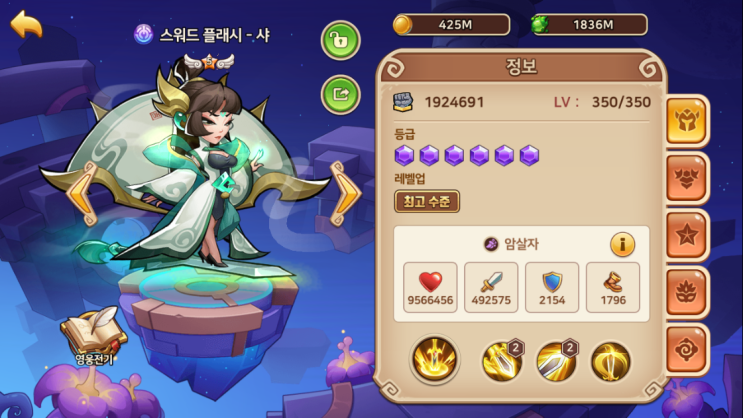743x418 pixels.
Task: Tap the gold coin currency counter
Action: tap(452, 24)
